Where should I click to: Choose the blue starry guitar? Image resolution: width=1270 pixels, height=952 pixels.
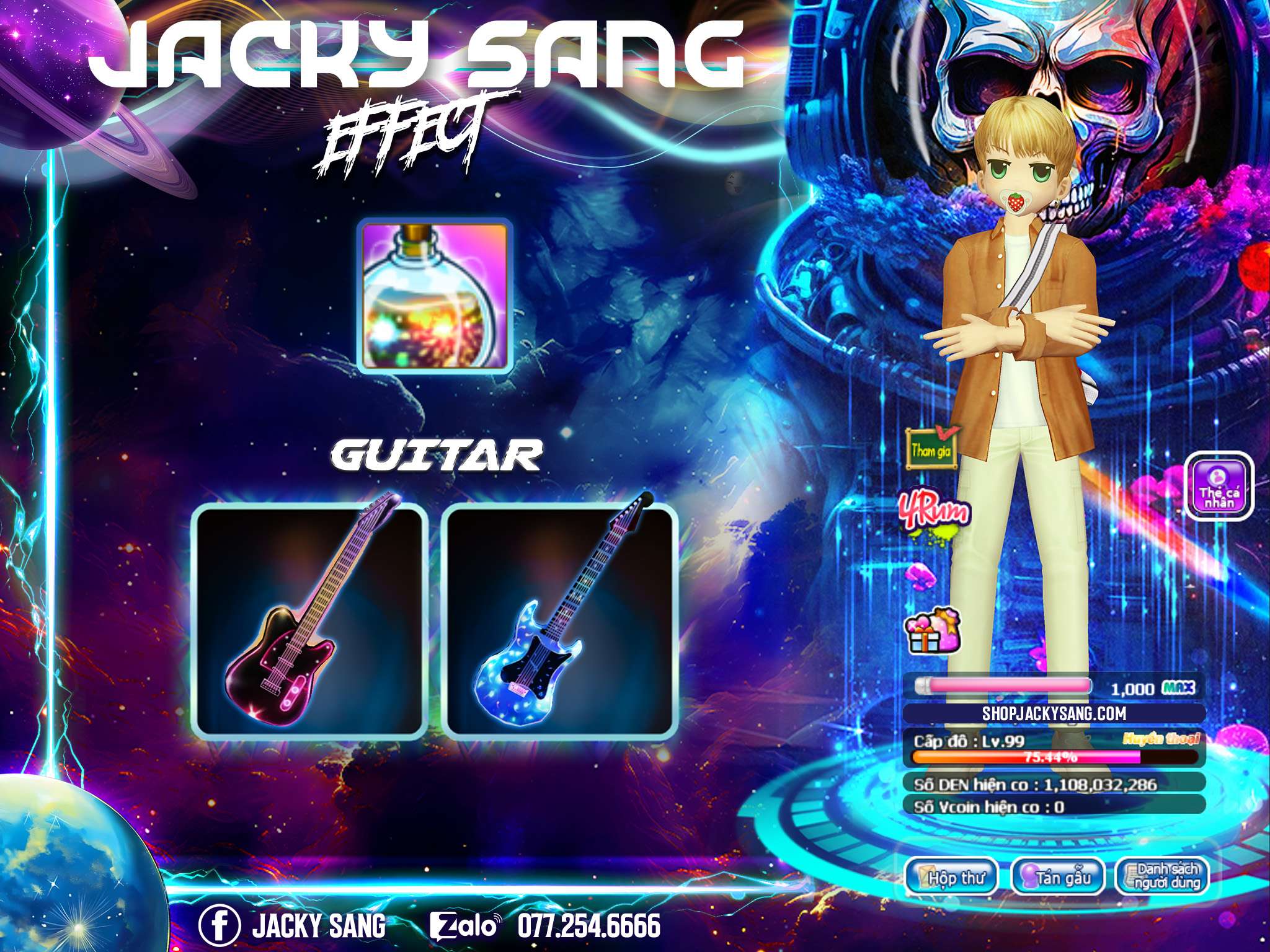point(561,622)
